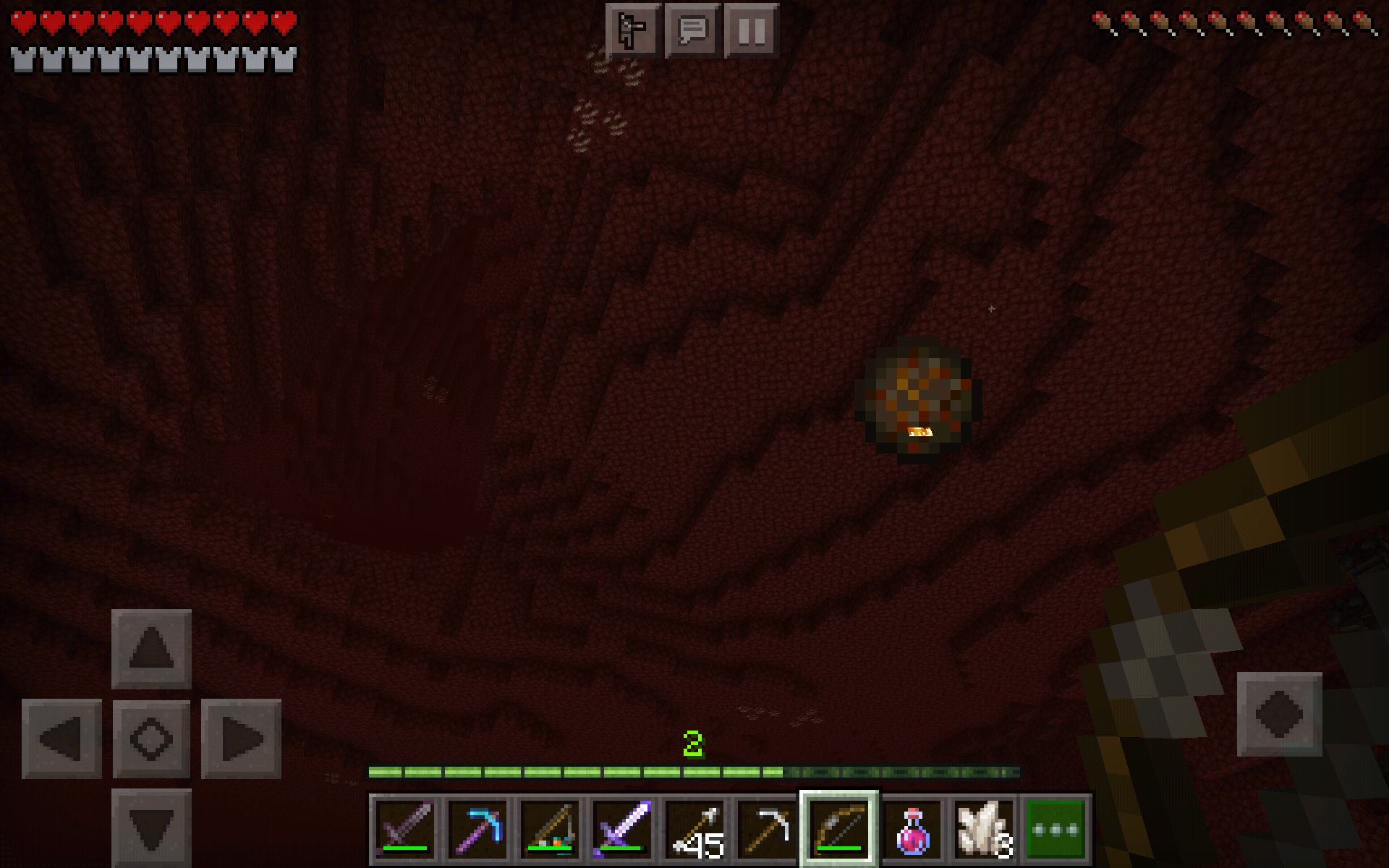Tap the player figure button beside chat

click(x=633, y=30)
